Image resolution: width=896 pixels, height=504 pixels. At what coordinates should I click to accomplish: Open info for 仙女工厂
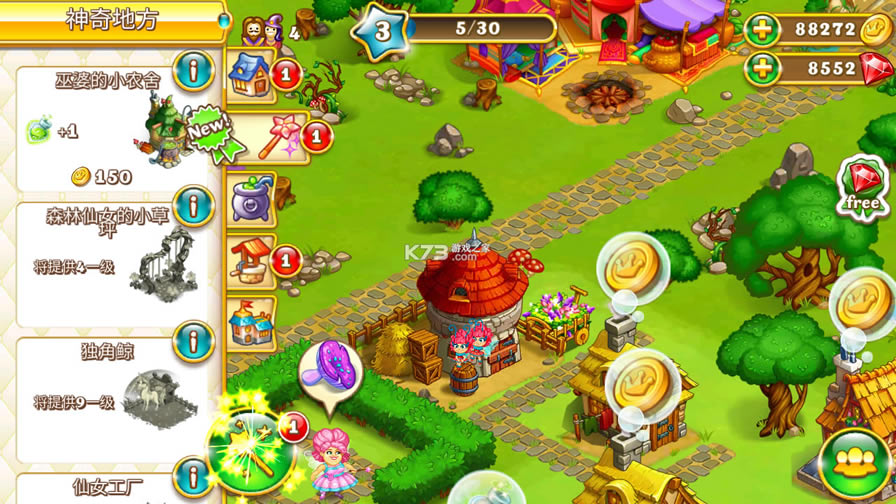point(193,478)
